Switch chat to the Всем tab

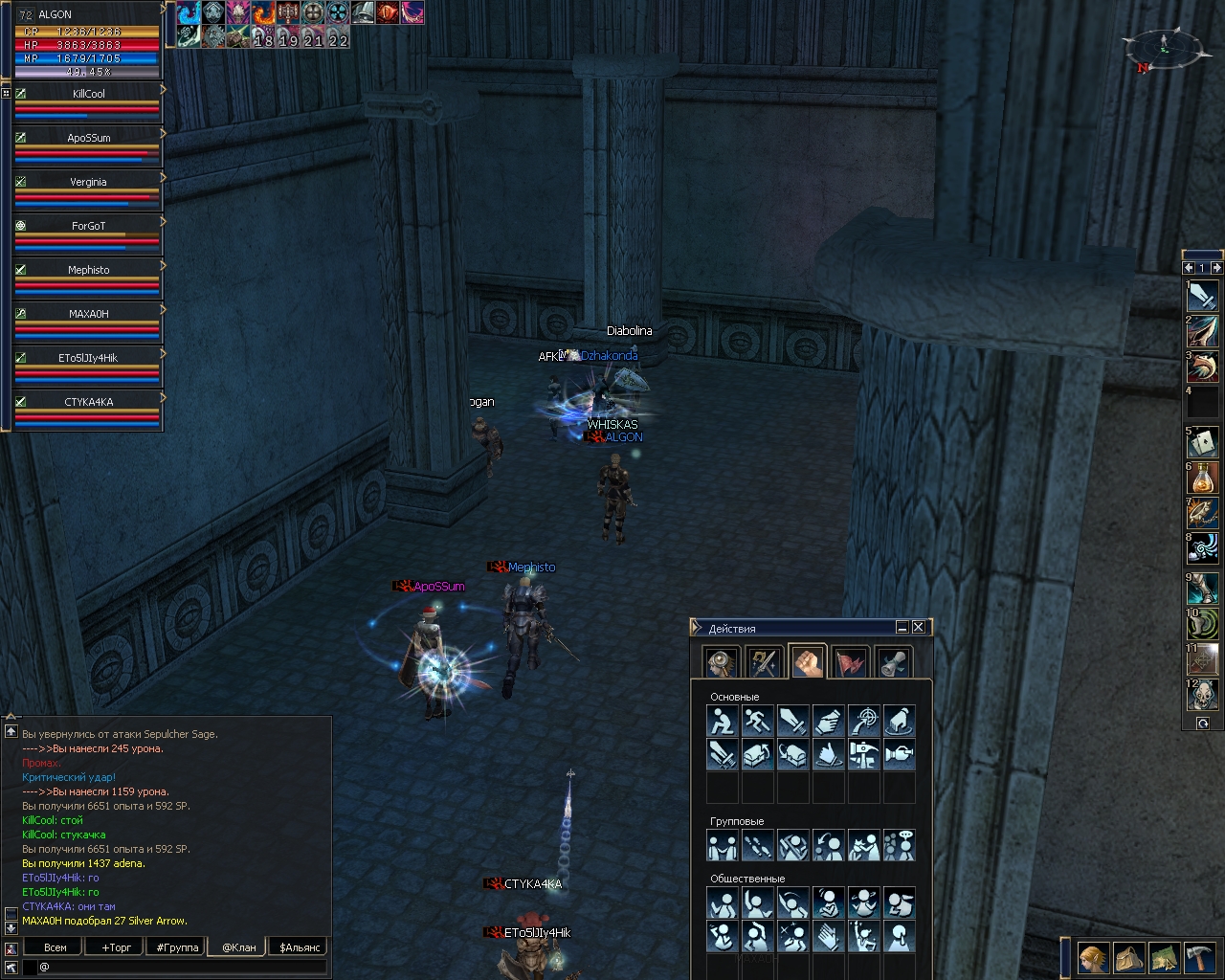click(x=56, y=947)
